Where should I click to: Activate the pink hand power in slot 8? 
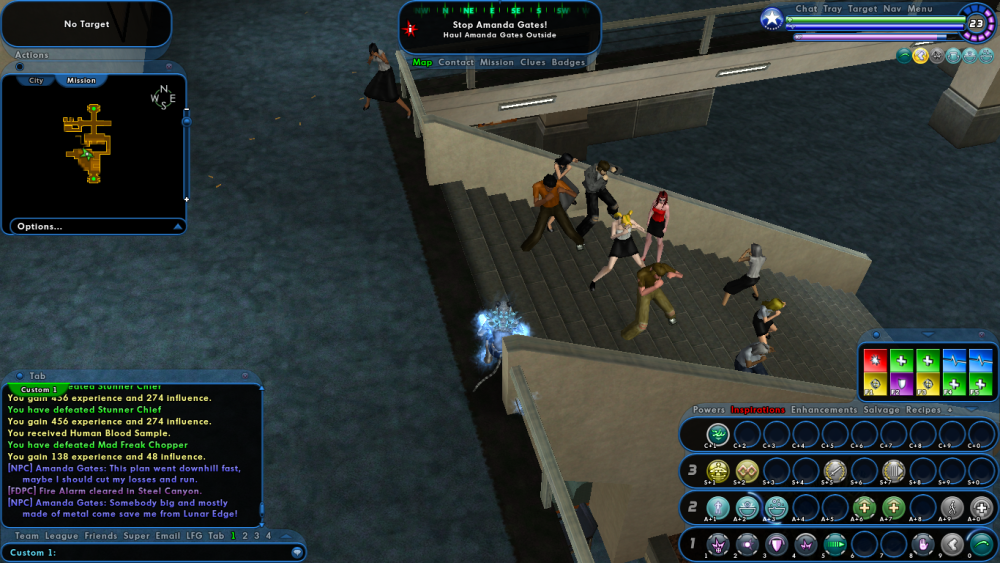922,544
